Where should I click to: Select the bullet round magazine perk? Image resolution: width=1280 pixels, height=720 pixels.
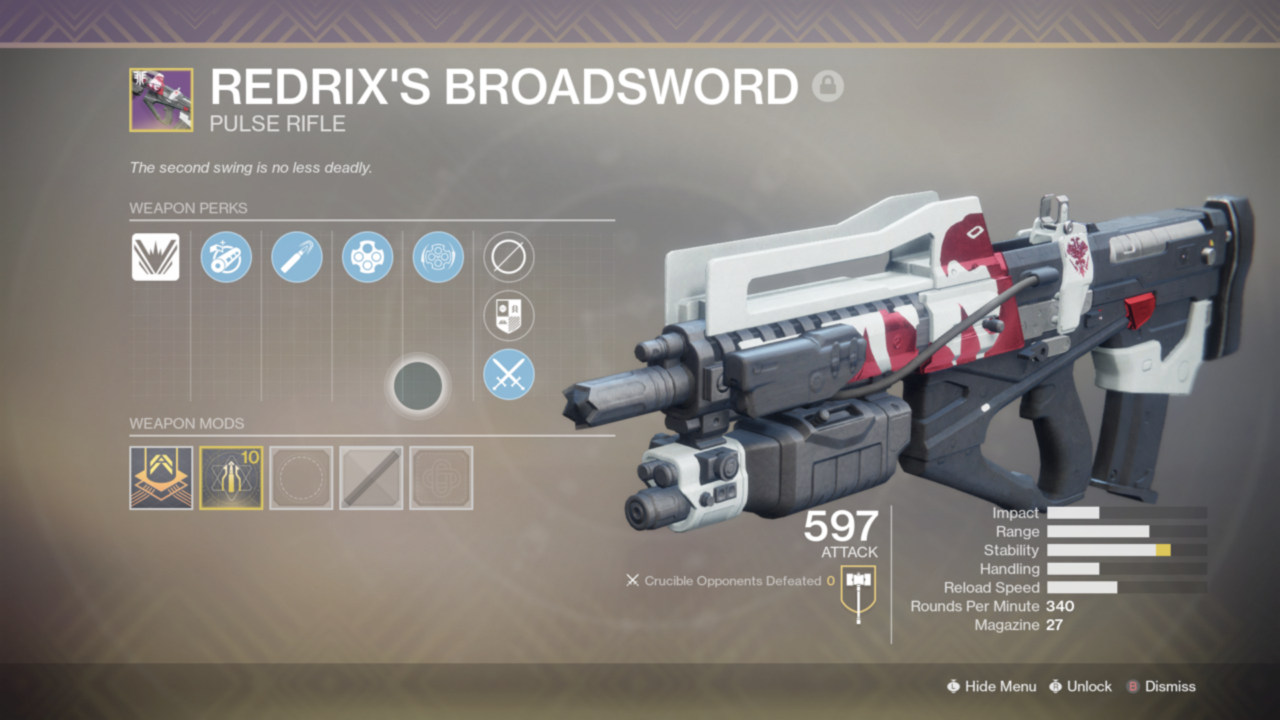(297, 257)
